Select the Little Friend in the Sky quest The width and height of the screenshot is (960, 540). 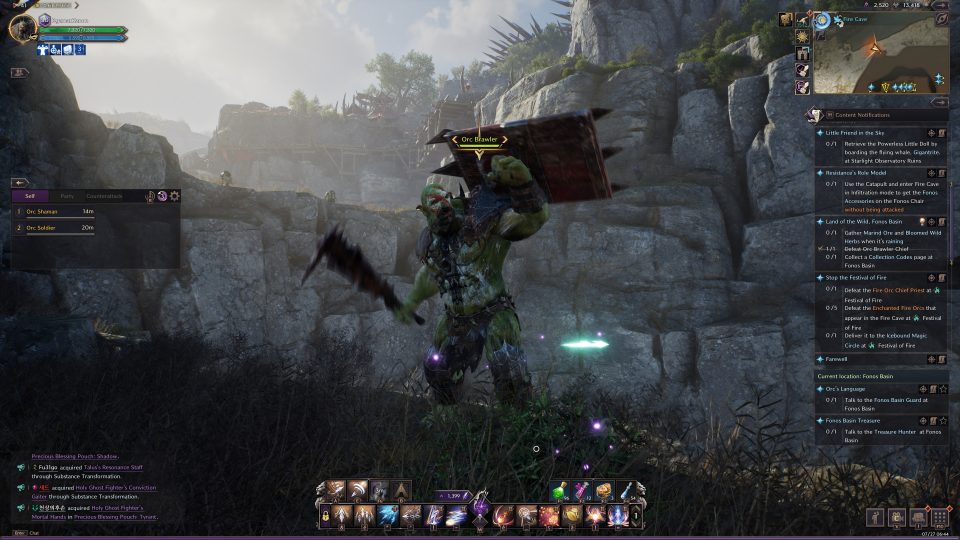pyautogui.click(x=855, y=132)
